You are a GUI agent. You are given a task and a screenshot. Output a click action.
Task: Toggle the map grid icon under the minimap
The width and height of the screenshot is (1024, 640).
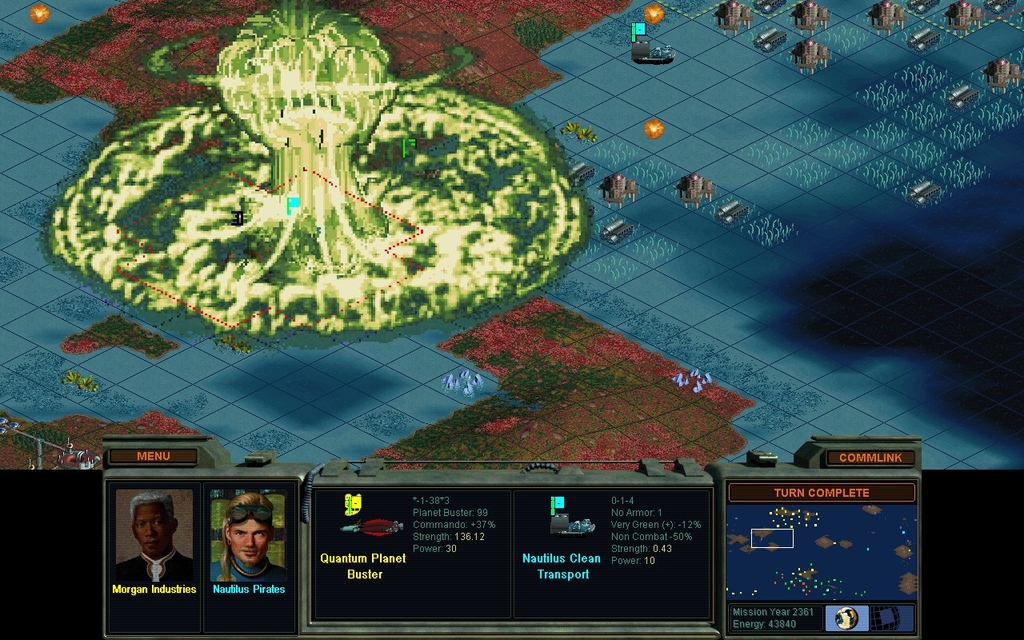[x=891, y=617]
